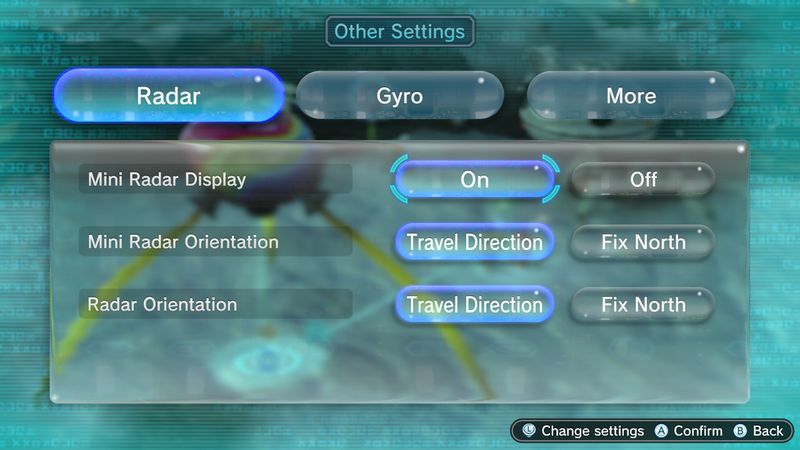Set Mini Radar Orientation to Travel Direction
This screenshot has width=800, height=450.
coord(474,242)
